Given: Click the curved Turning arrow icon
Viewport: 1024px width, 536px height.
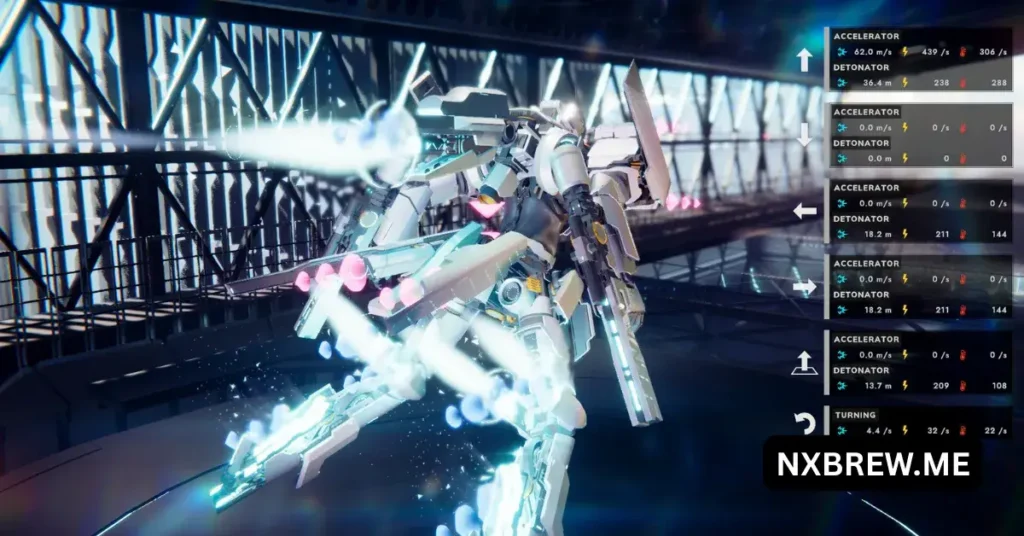Looking at the screenshot, I should click(x=805, y=424).
